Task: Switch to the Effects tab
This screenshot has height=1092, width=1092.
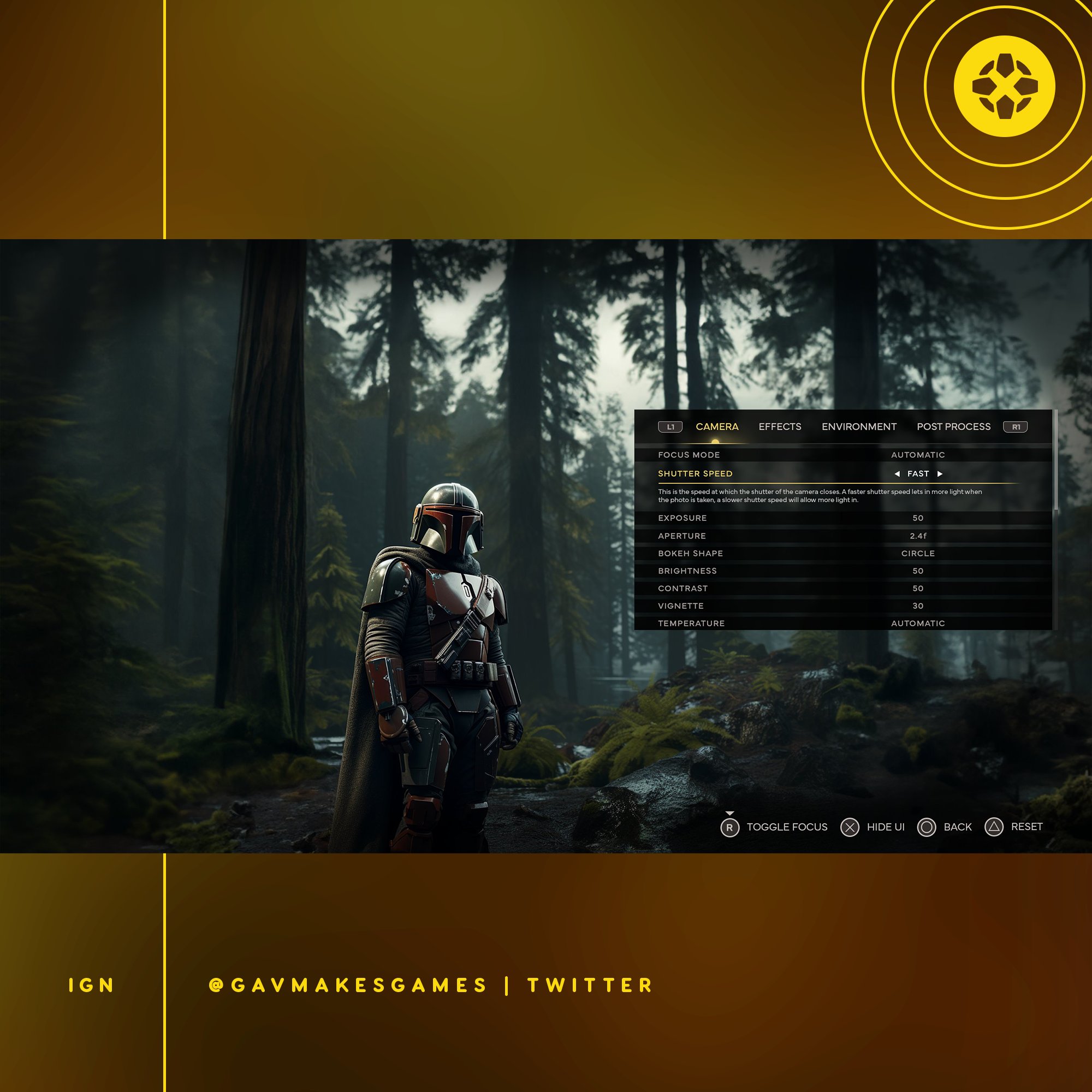Action: pyautogui.click(x=780, y=427)
